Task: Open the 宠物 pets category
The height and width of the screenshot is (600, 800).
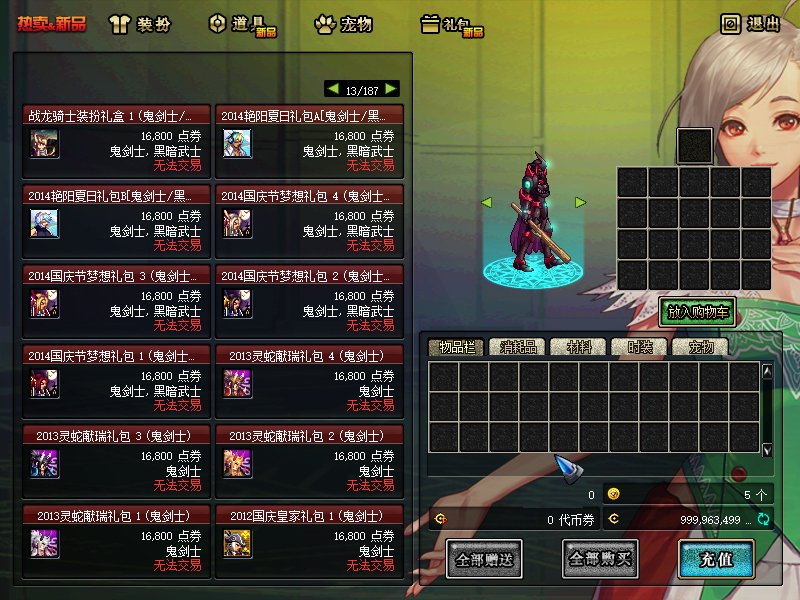Action: click(343, 24)
